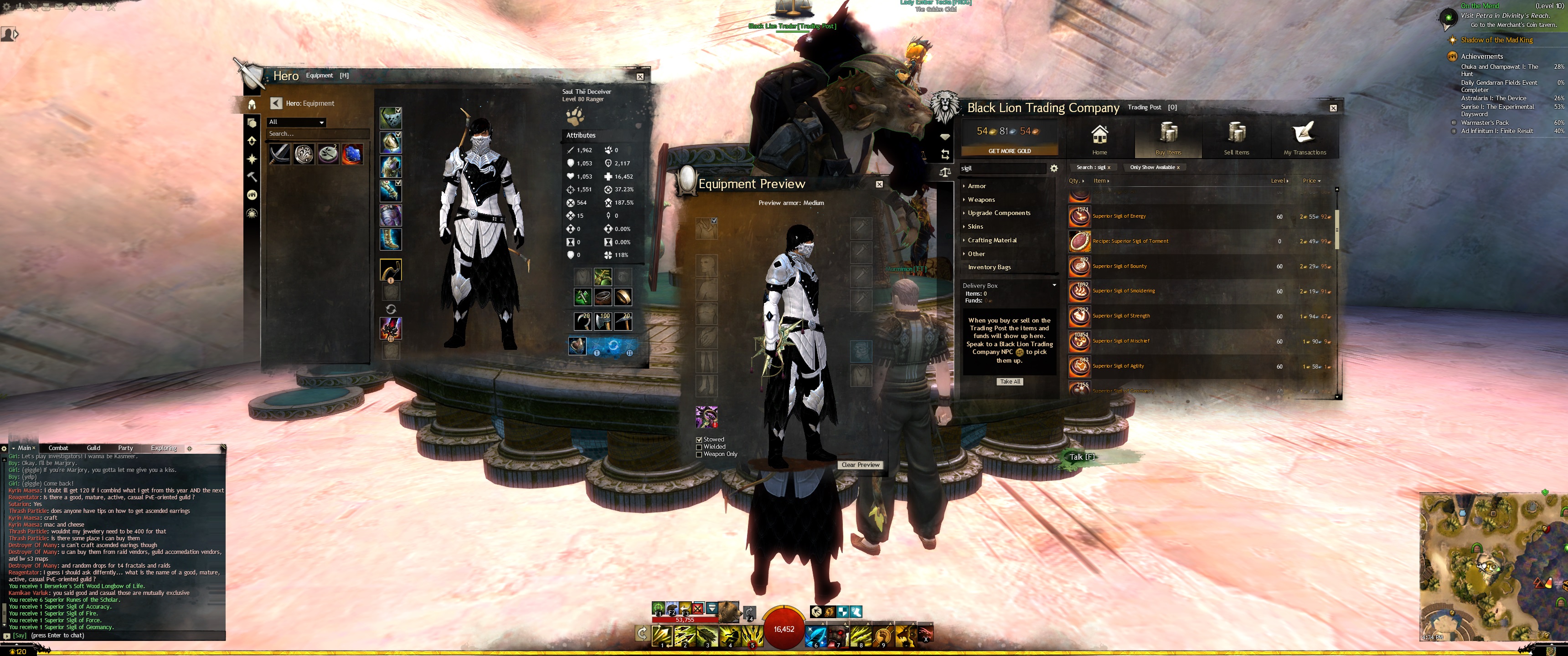Select the Superior Sigil of Energy listing

[1119, 217]
